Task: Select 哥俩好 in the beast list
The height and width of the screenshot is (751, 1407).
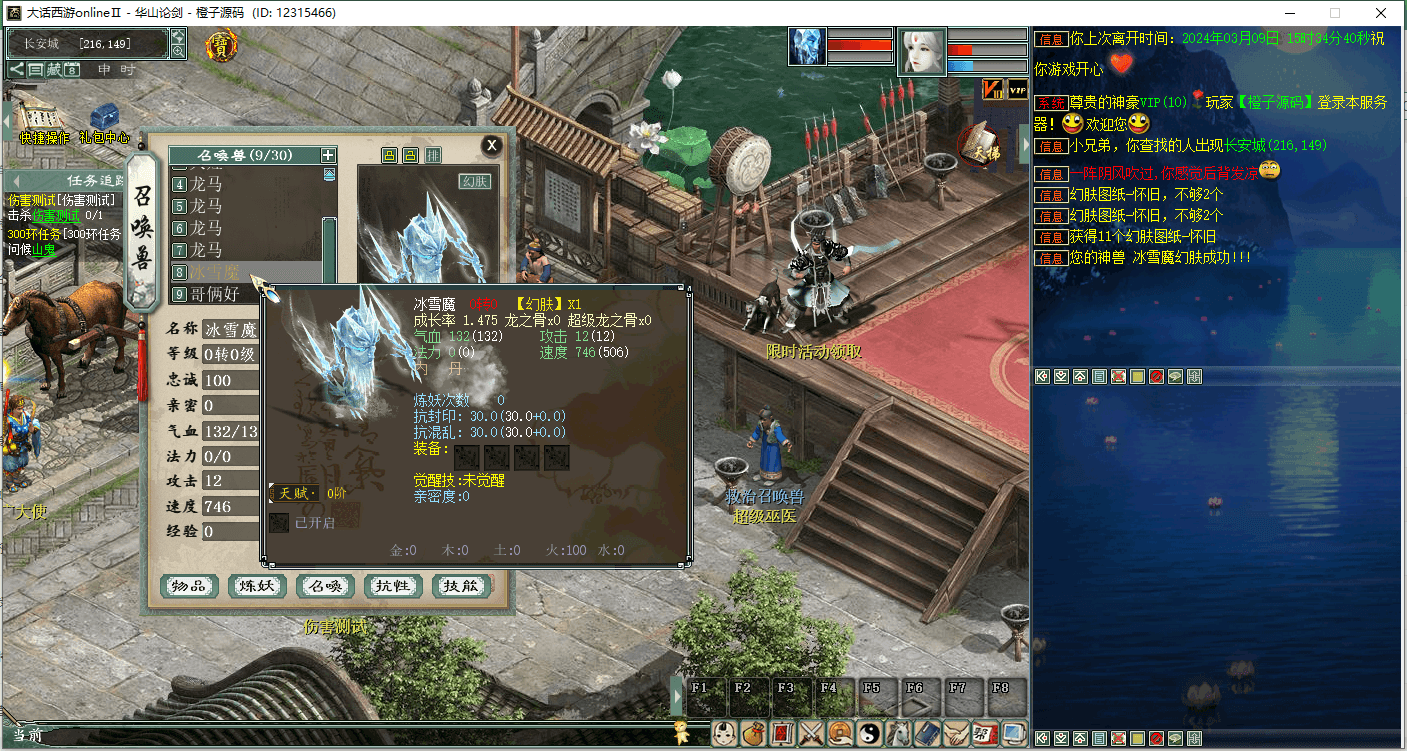Action: [215, 294]
